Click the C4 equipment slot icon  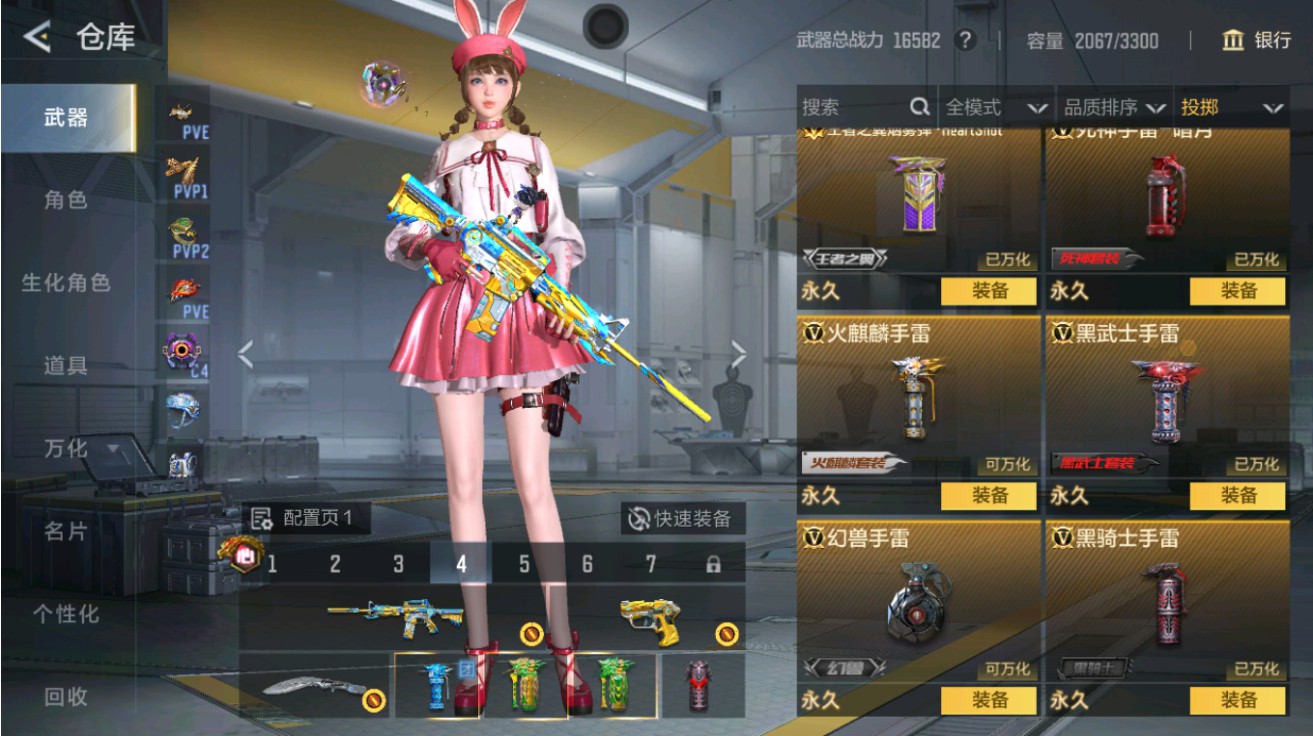180,352
